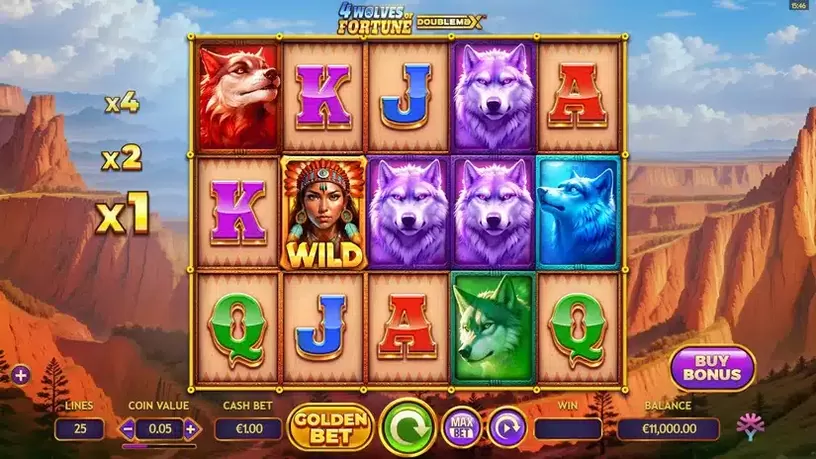Set the wager with Max Bet
816x459 pixels.
[x=461, y=428]
